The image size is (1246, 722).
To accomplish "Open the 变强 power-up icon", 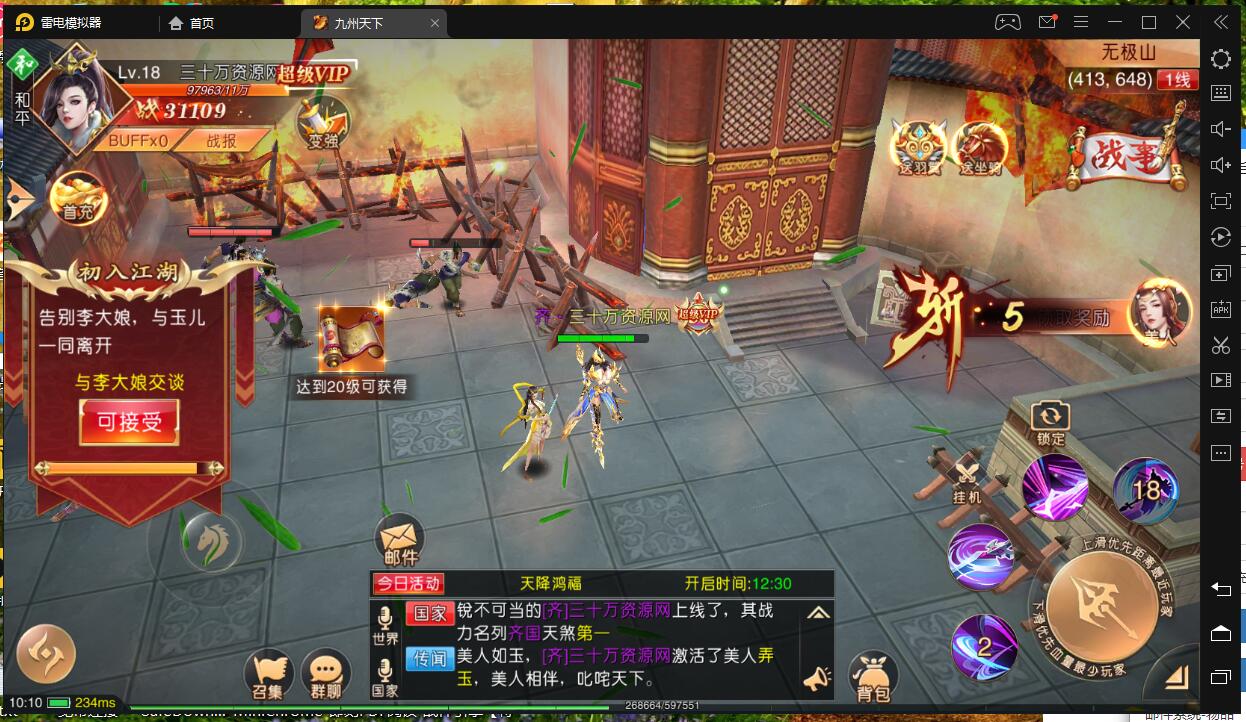I will pos(323,122).
